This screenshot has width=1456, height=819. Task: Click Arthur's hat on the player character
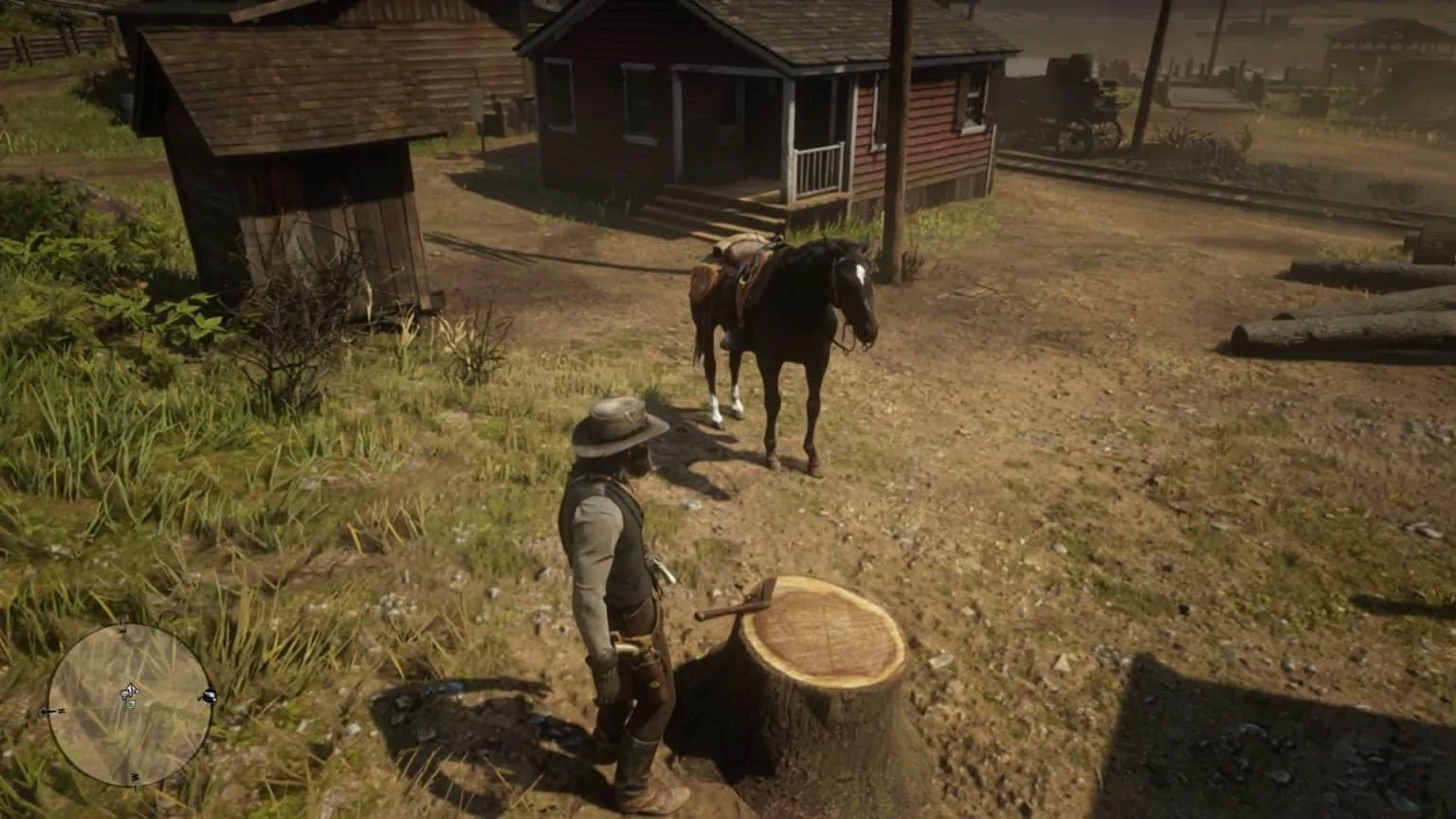coord(618,423)
